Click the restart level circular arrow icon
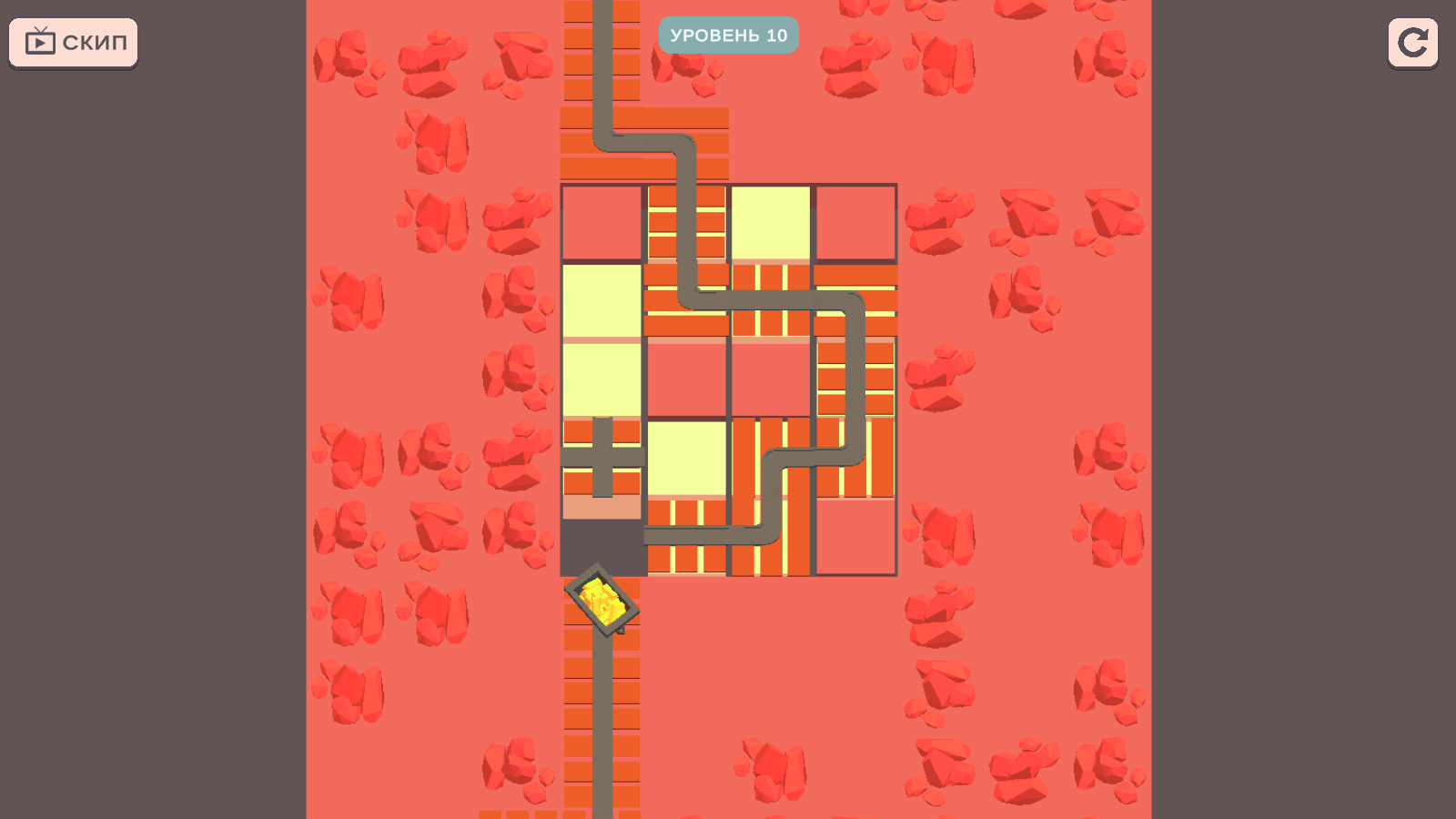This screenshot has height=819, width=1456. [1412, 41]
